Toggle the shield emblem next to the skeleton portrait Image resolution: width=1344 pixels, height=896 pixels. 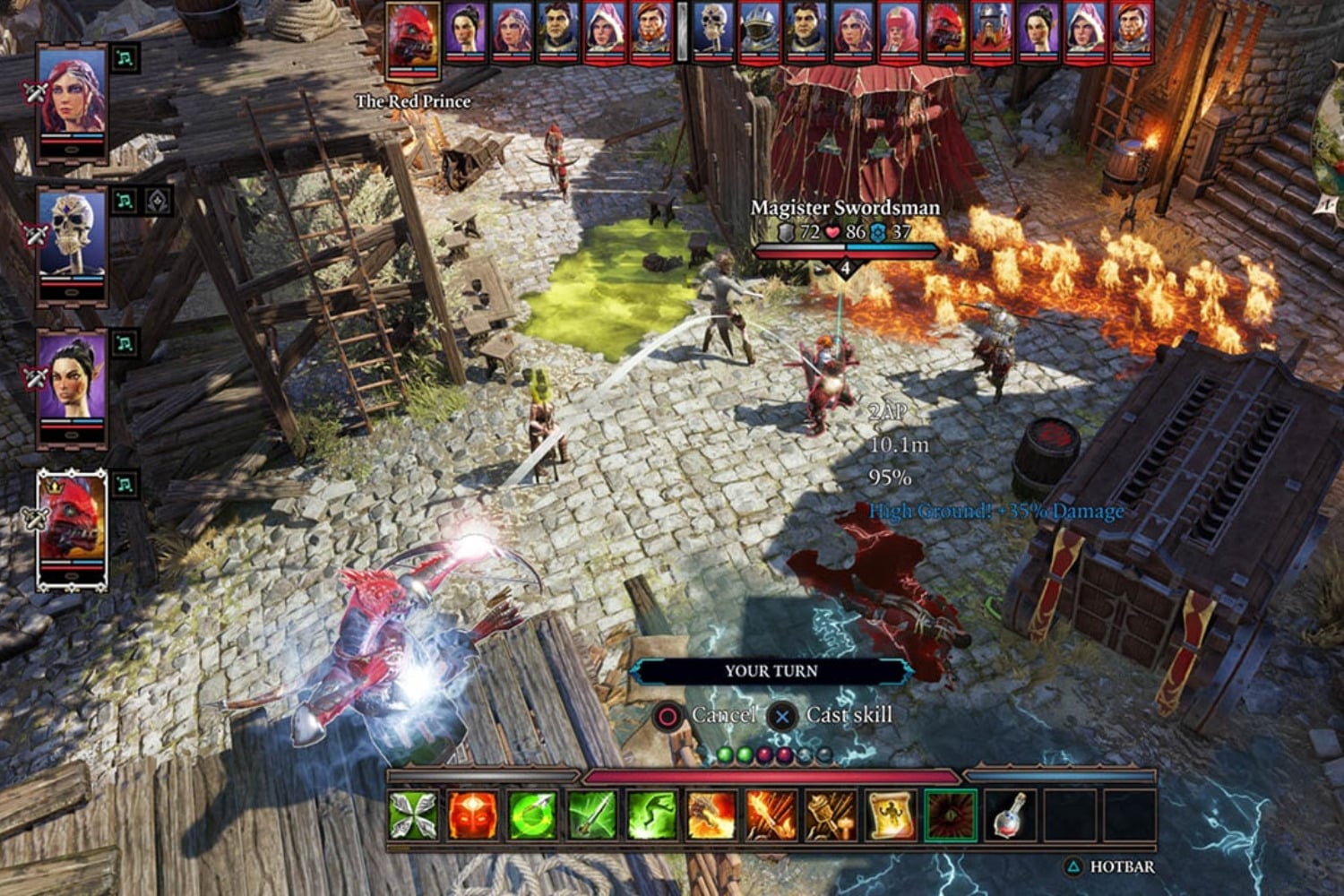(x=158, y=201)
